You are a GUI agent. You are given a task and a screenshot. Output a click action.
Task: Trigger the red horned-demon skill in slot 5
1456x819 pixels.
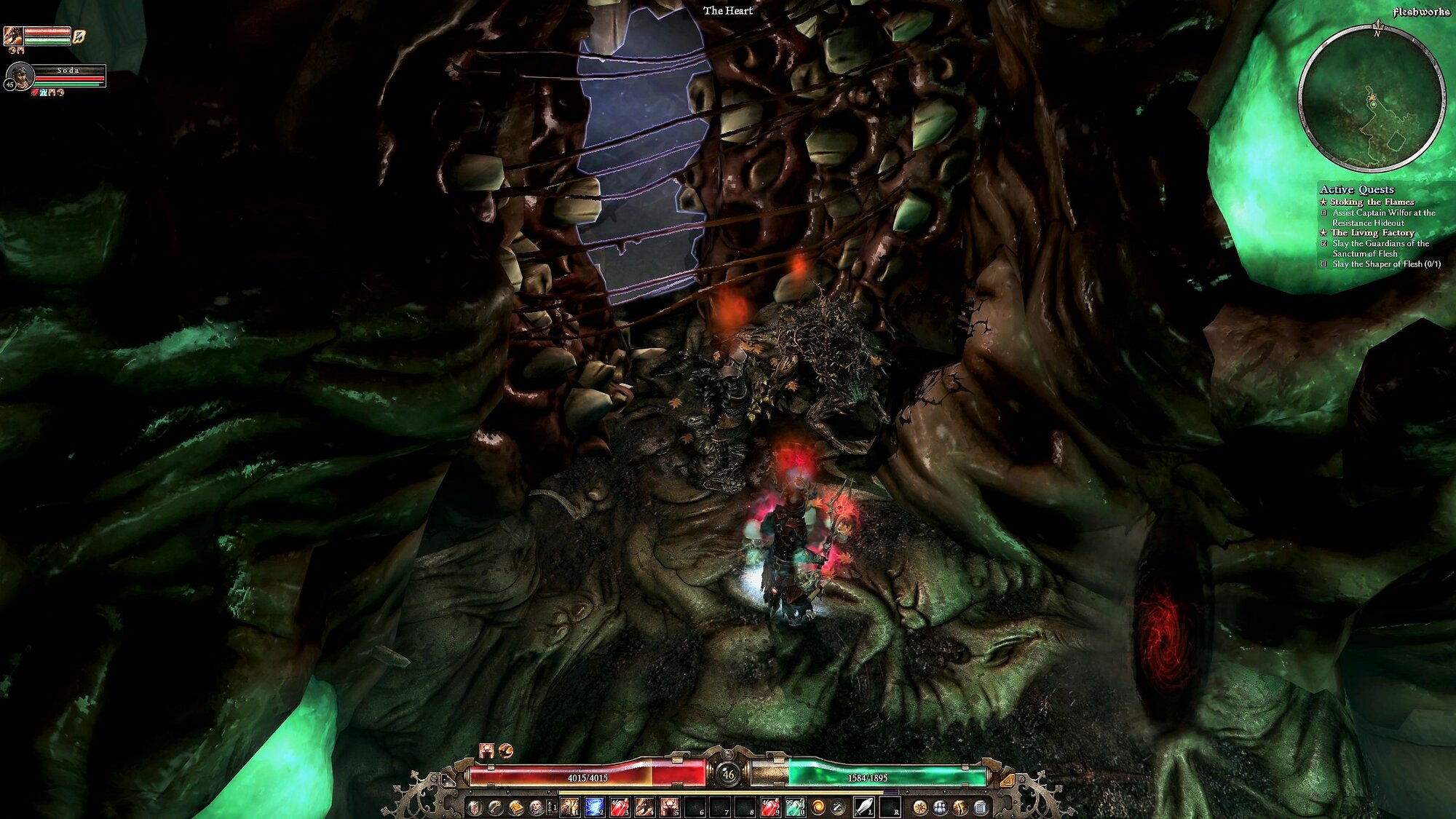coord(669,807)
